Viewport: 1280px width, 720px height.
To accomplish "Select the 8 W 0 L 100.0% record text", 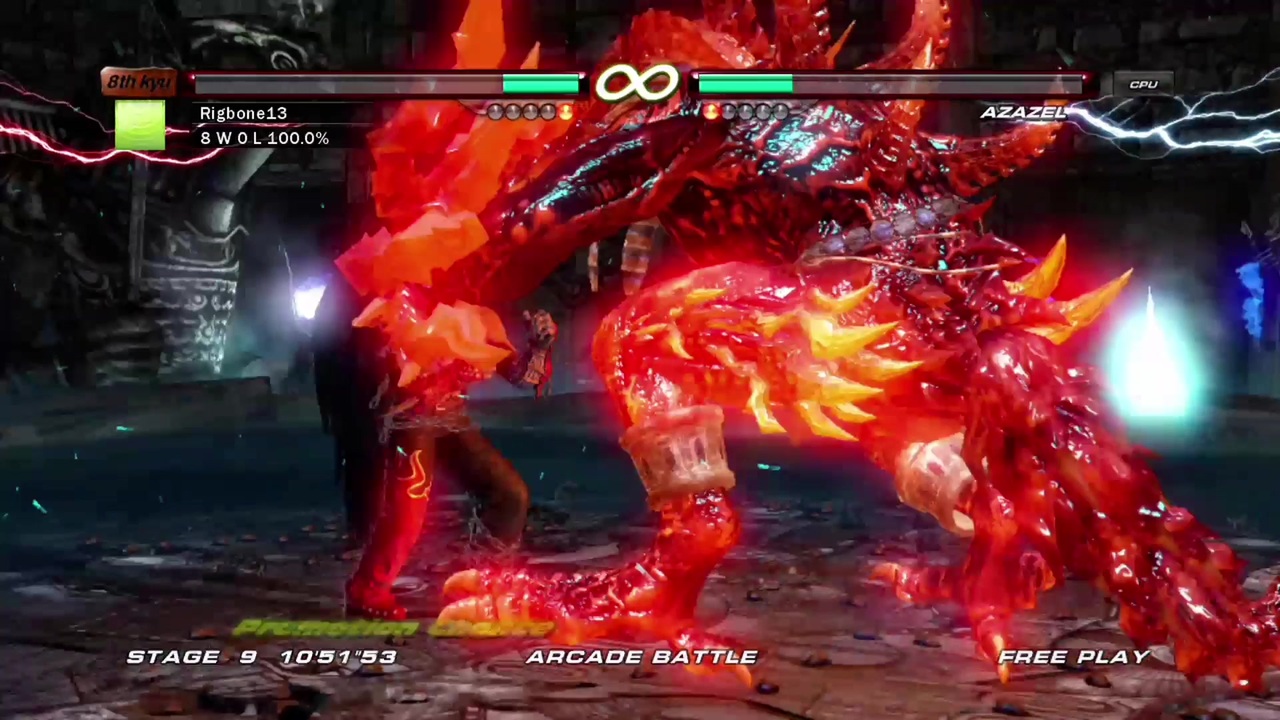I will point(264,138).
